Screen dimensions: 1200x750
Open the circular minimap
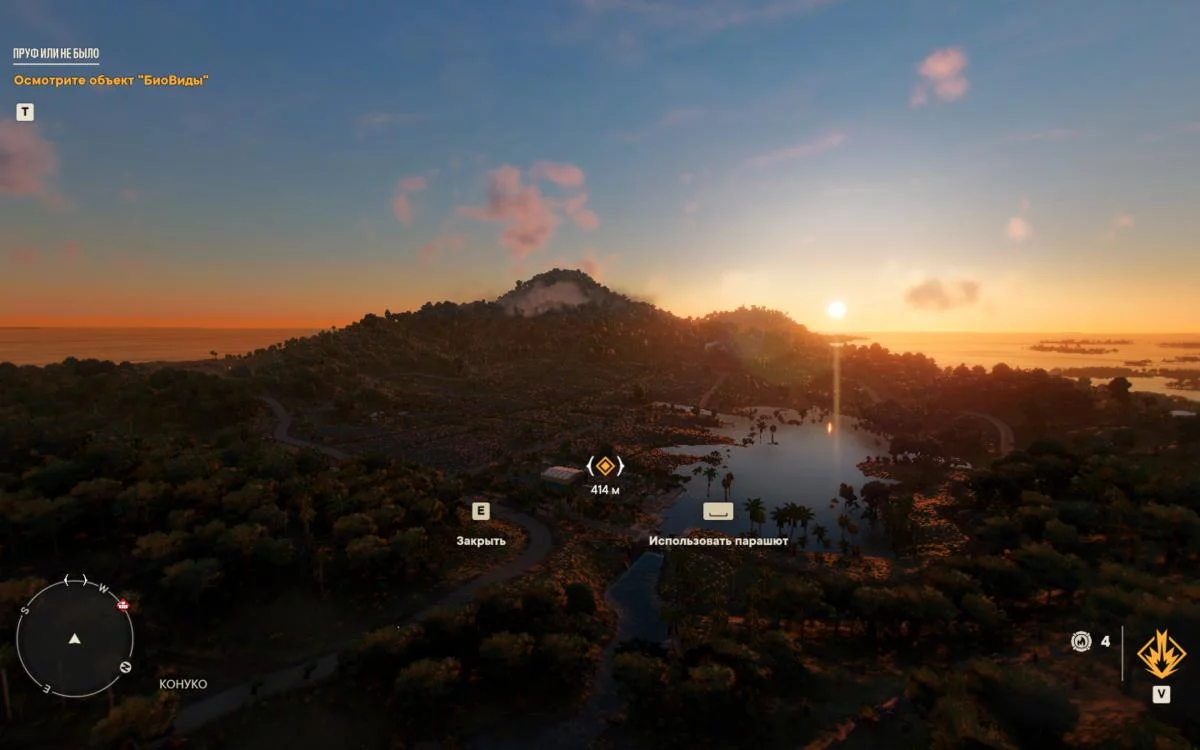(x=74, y=638)
